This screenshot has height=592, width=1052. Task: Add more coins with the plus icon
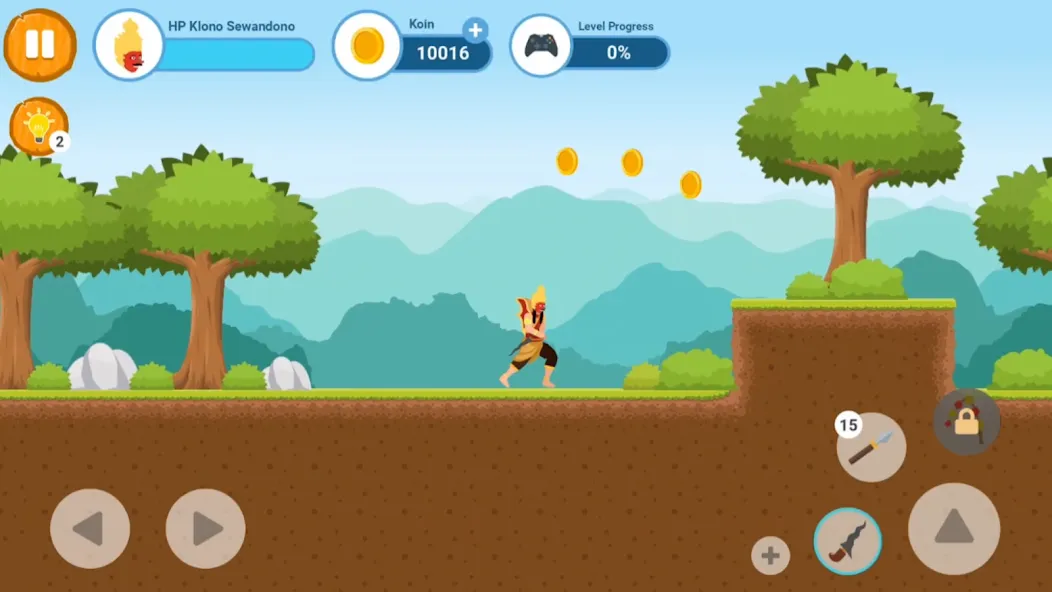tap(475, 30)
